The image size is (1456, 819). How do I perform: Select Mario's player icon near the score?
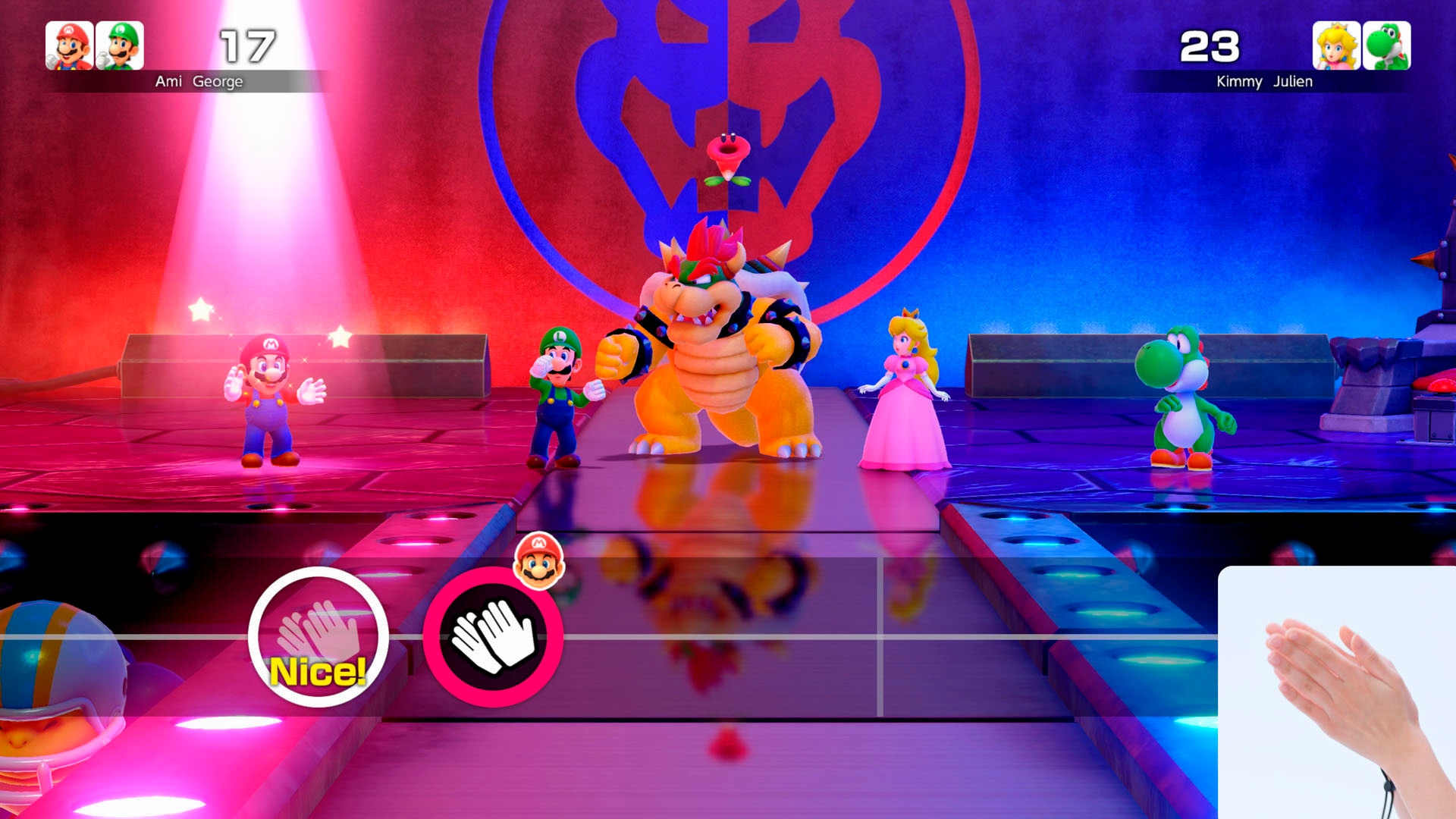coord(68,45)
